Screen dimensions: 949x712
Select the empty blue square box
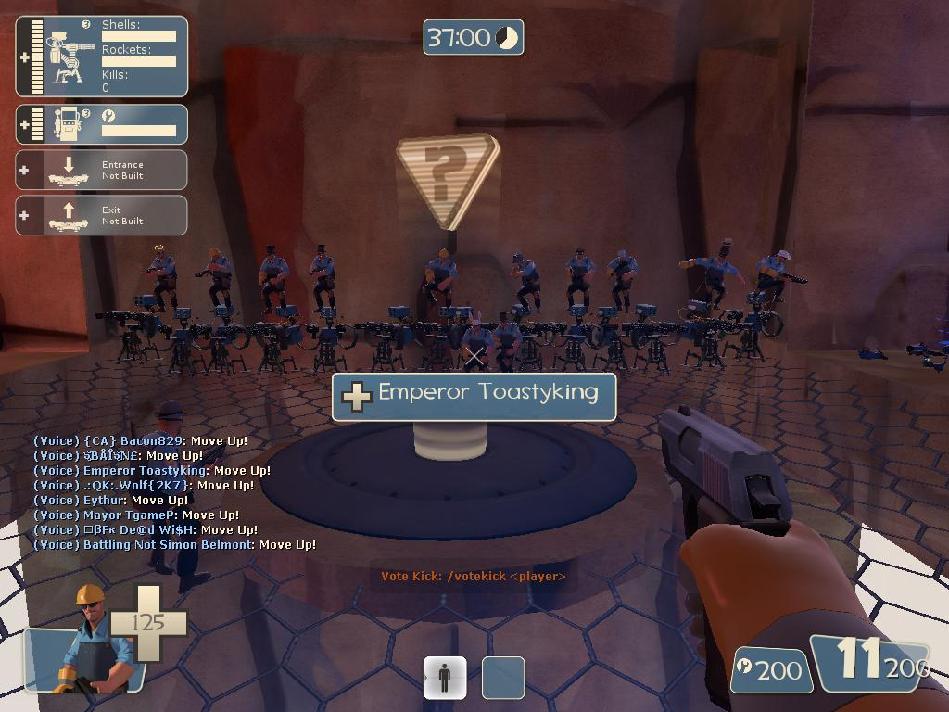503,677
